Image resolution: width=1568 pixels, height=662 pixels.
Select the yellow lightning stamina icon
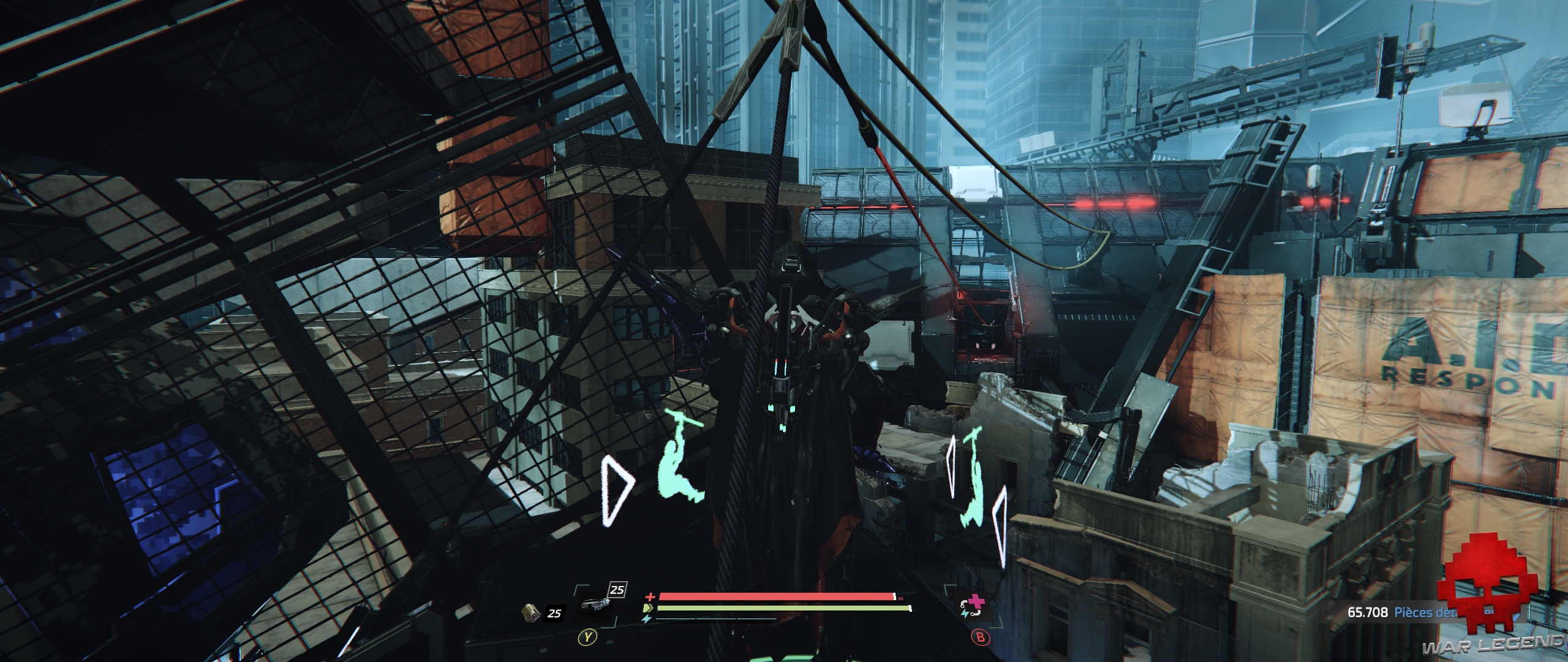[x=647, y=609]
